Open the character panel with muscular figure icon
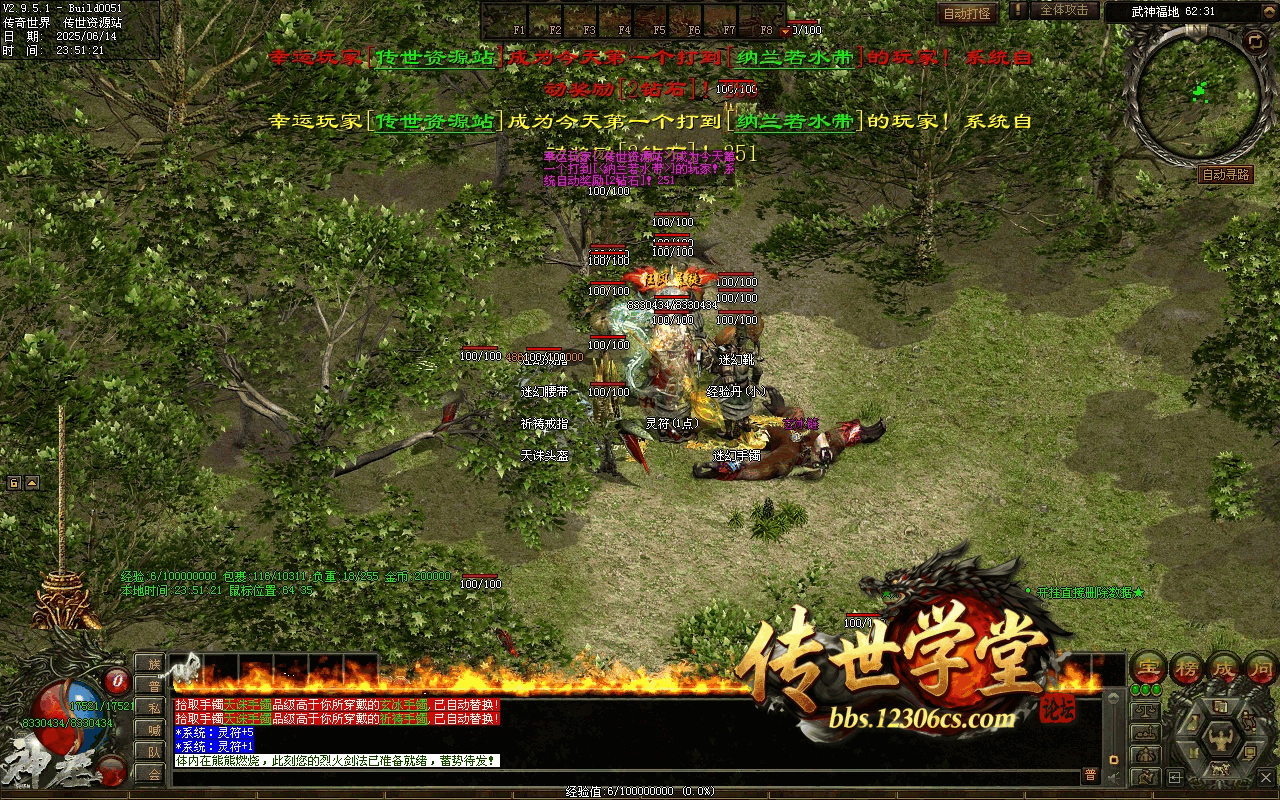 (x=1221, y=740)
